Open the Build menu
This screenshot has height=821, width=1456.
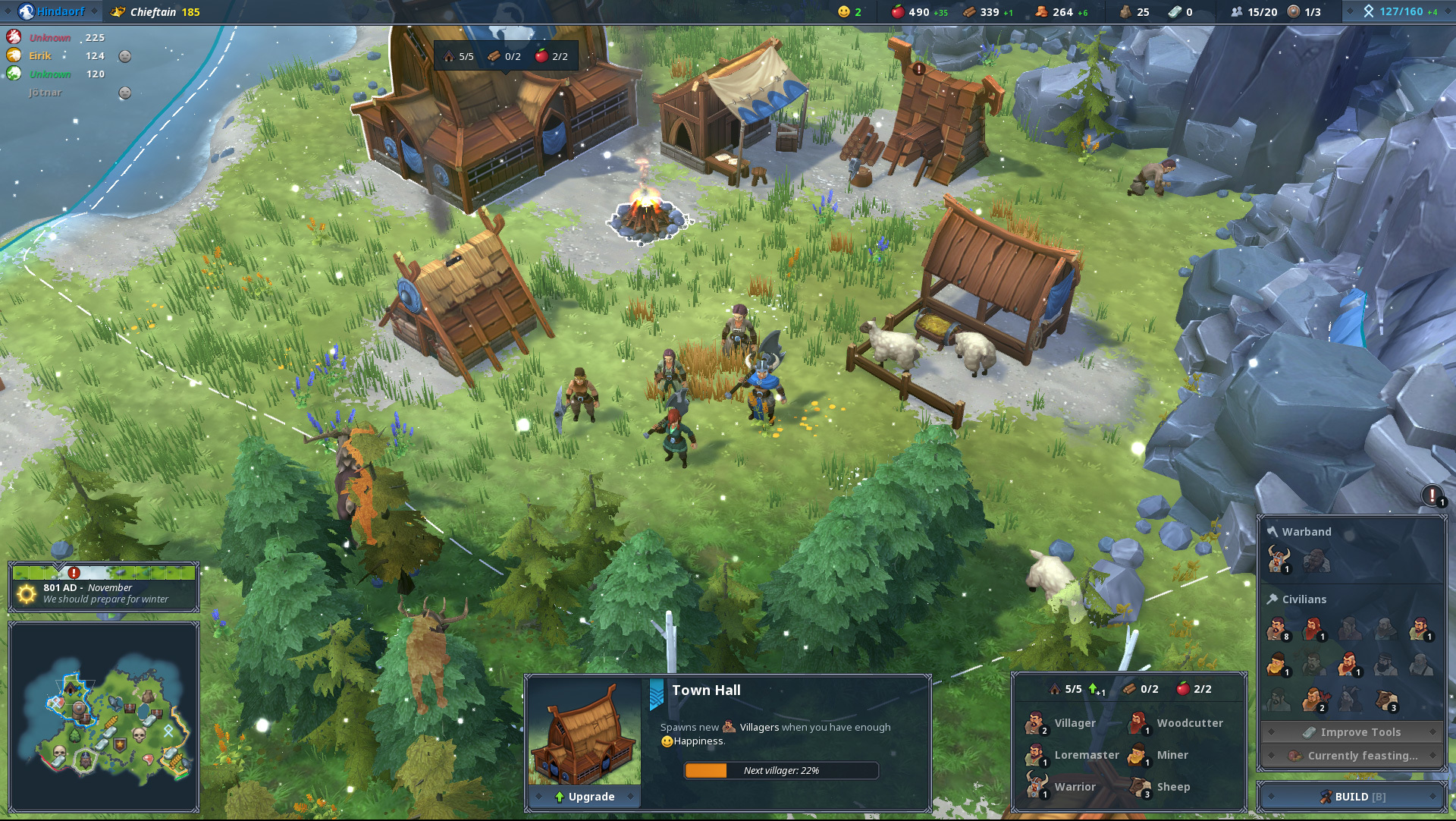[1351, 797]
